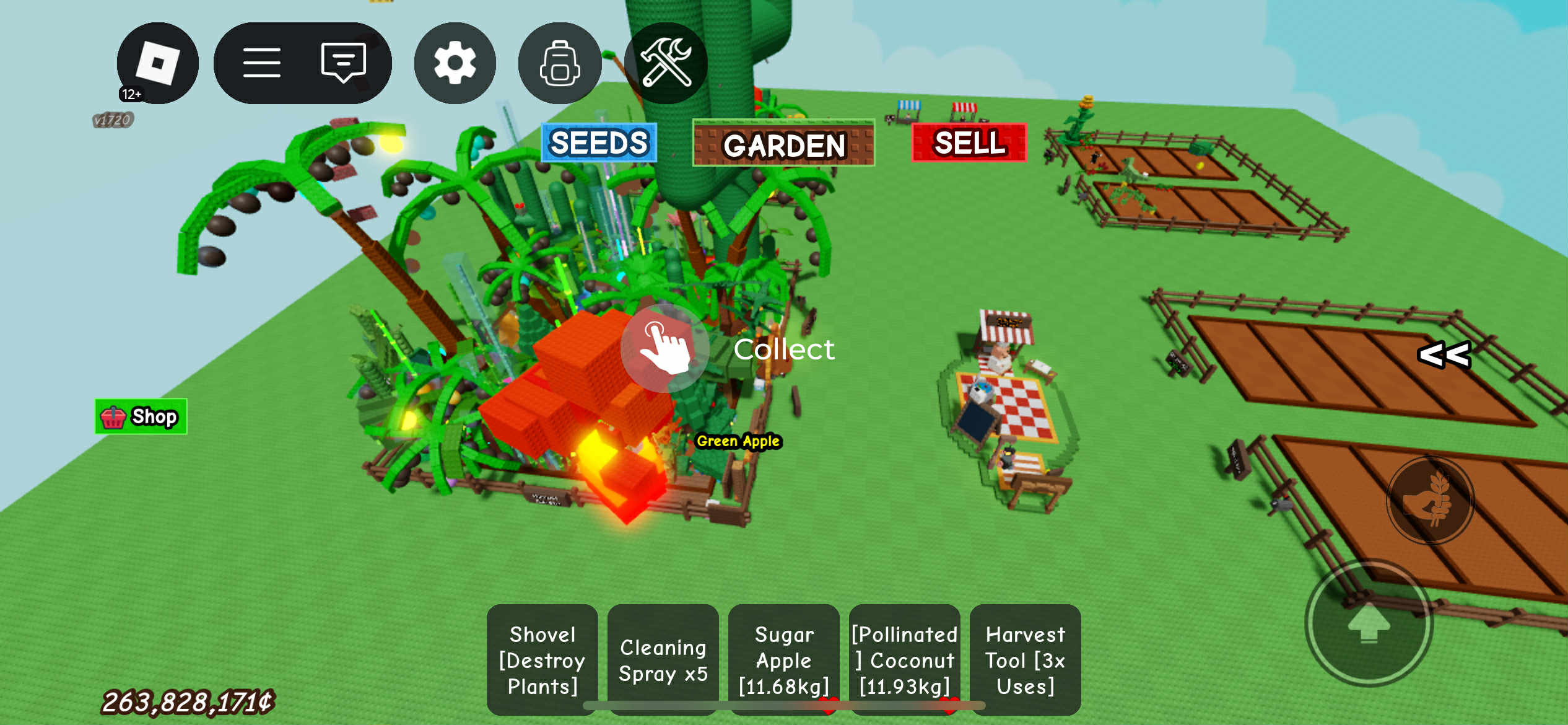Viewport: 1568px width, 725px height.
Task: Open the hamburger list menu
Action: point(261,63)
